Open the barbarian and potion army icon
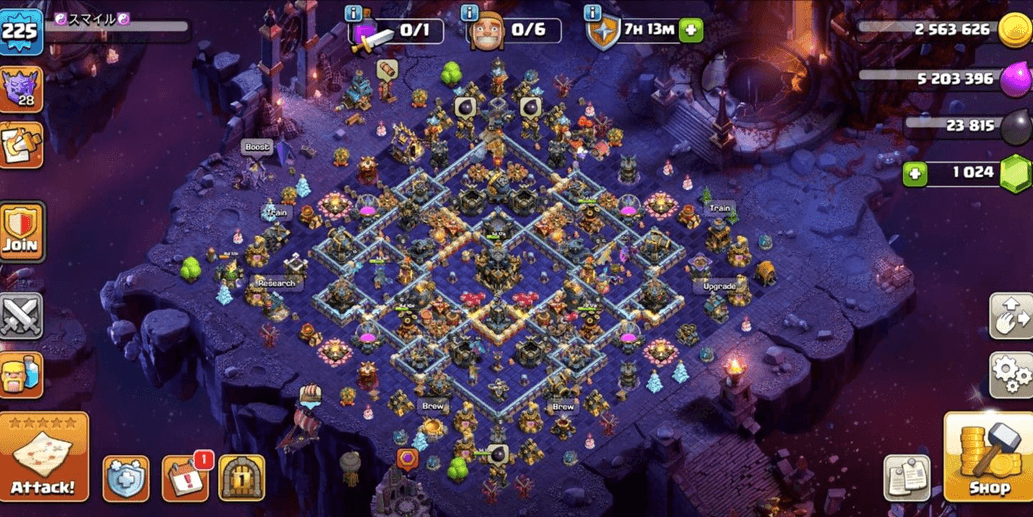Screen dimensions: 1033x517 [x=21, y=376]
